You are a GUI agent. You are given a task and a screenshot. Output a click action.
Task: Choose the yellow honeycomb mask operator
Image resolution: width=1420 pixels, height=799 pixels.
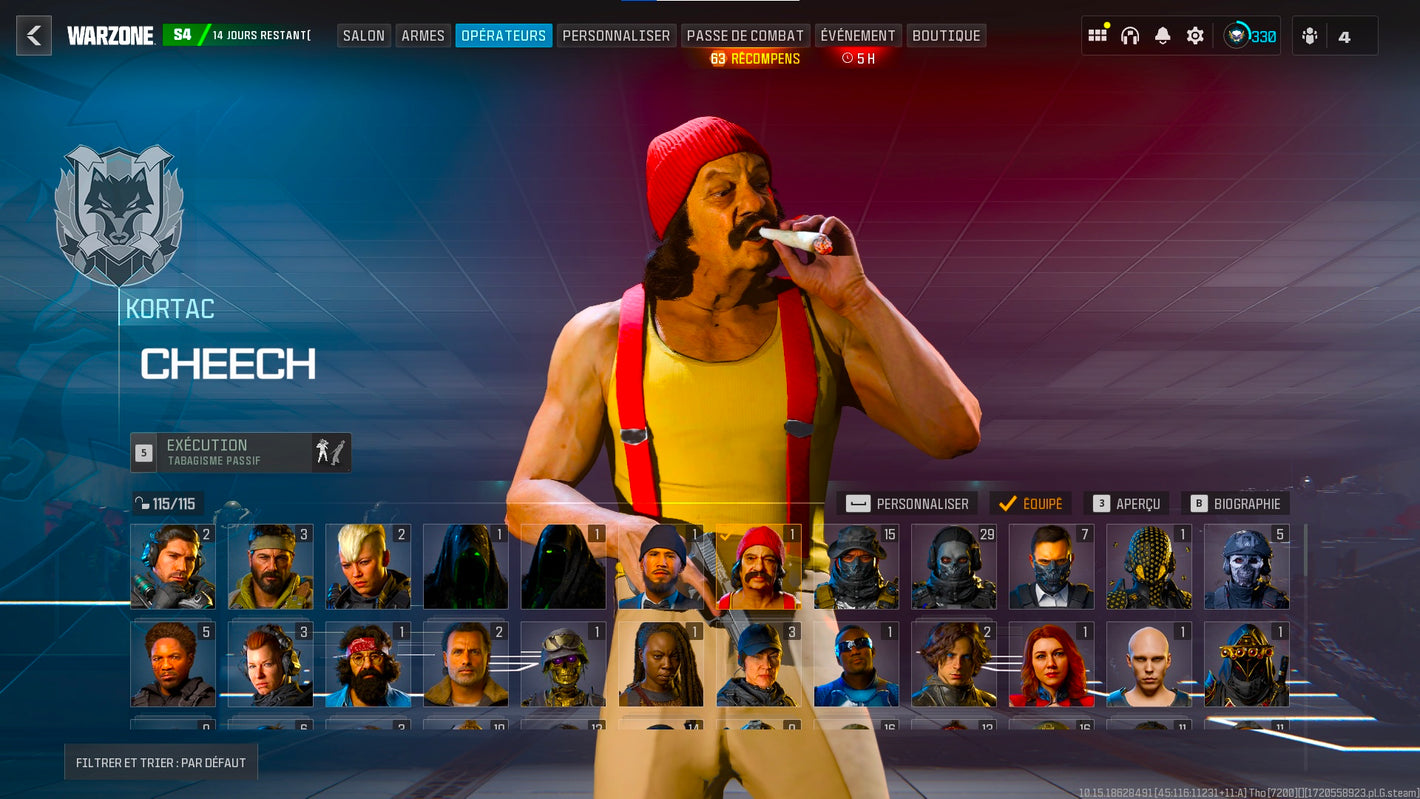coord(1148,567)
